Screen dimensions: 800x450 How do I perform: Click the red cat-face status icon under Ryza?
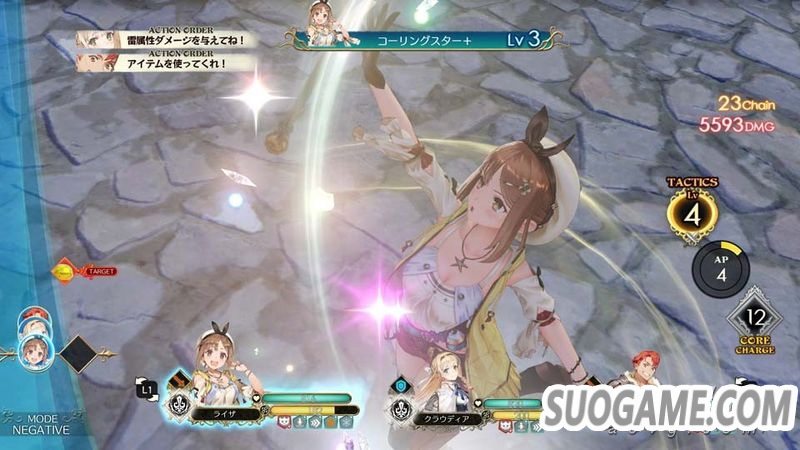(282, 422)
